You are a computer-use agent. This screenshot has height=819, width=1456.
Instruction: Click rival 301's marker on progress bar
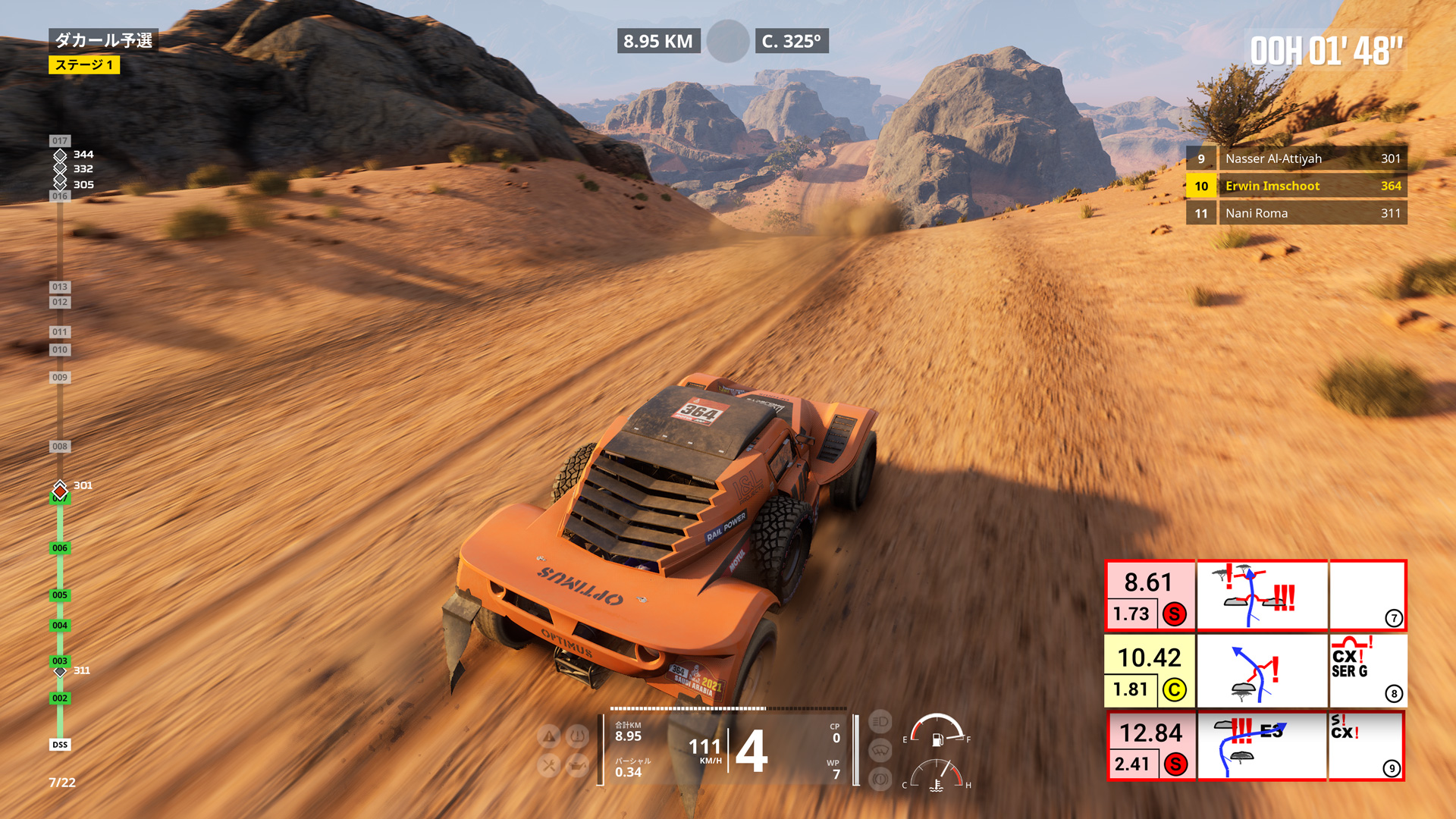[60, 490]
